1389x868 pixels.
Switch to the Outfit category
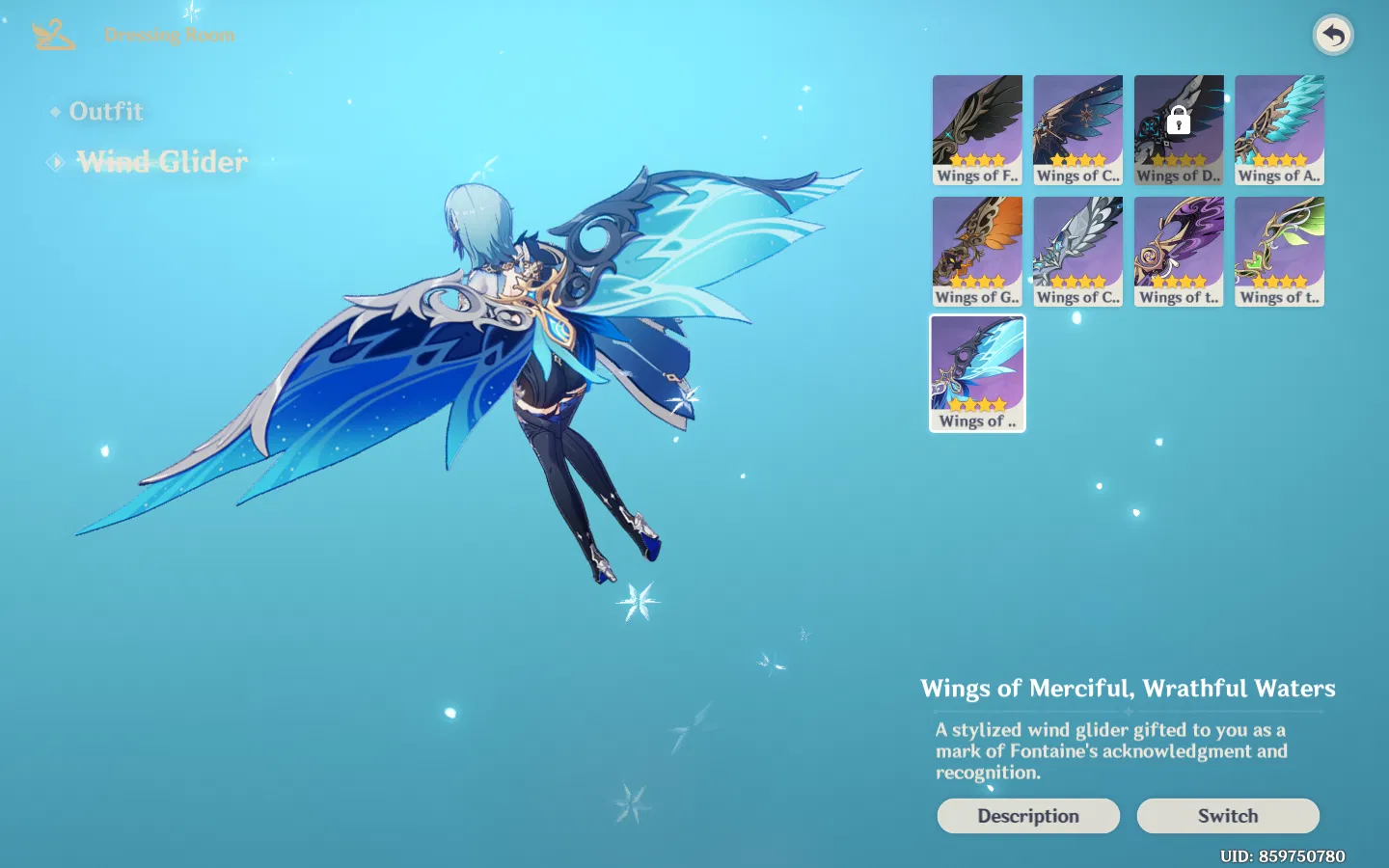106,111
